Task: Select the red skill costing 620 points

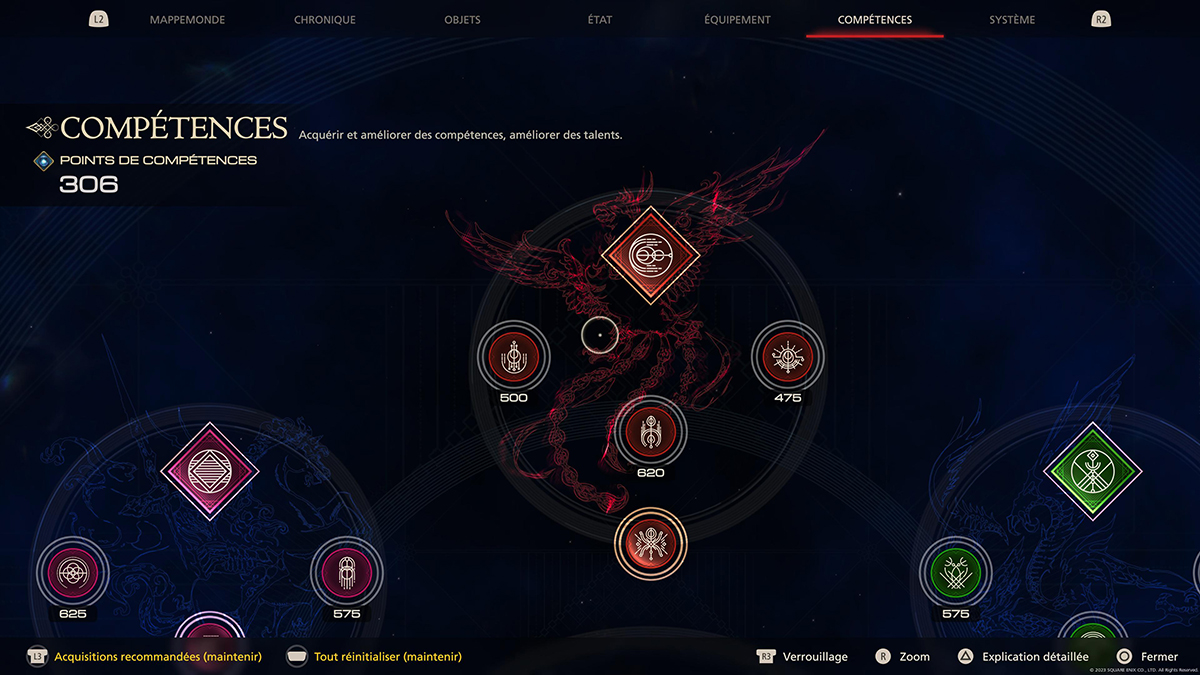Action: pyautogui.click(x=650, y=431)
